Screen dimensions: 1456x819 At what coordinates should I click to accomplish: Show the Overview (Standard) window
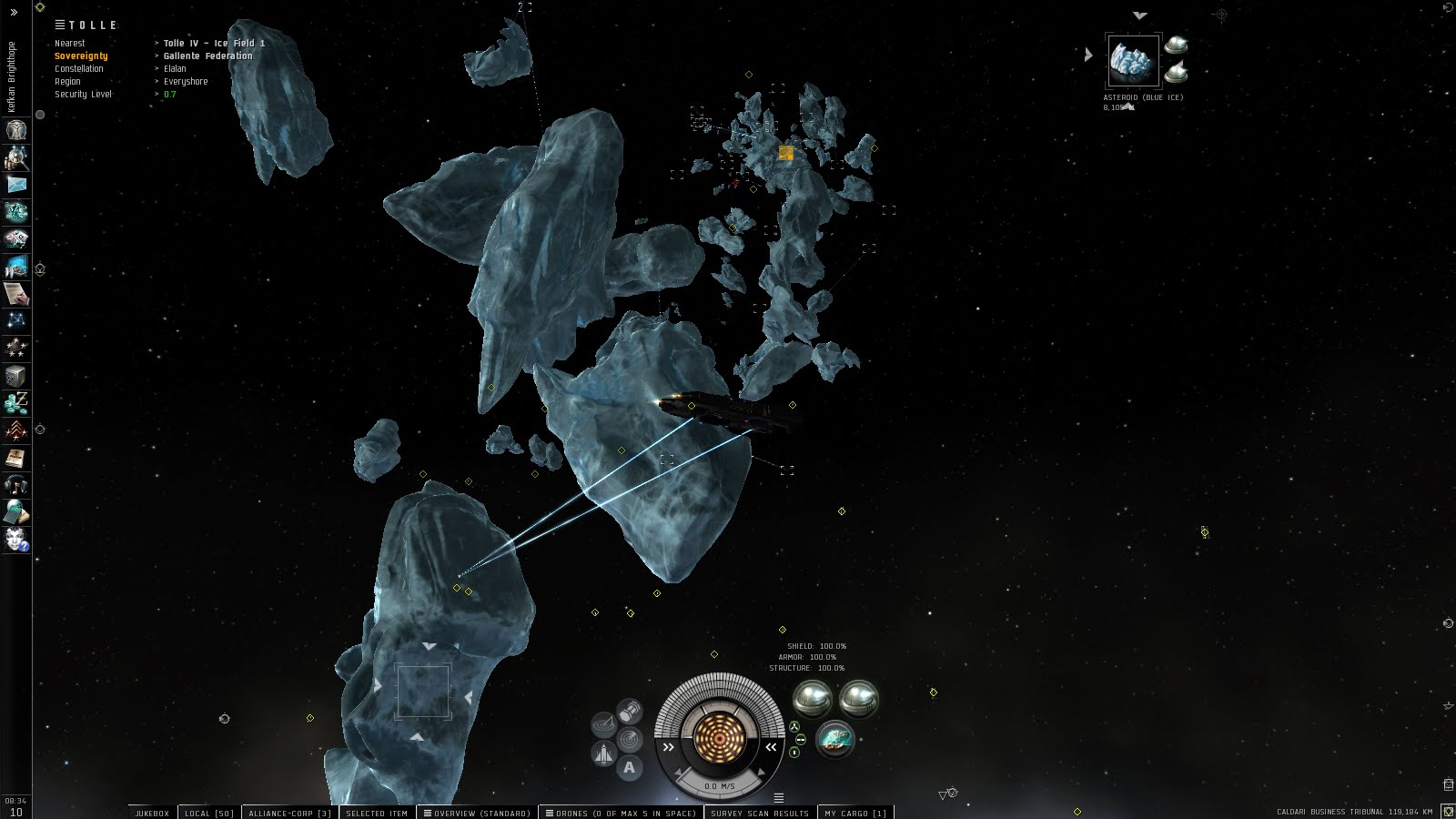(x=477, y=813)
